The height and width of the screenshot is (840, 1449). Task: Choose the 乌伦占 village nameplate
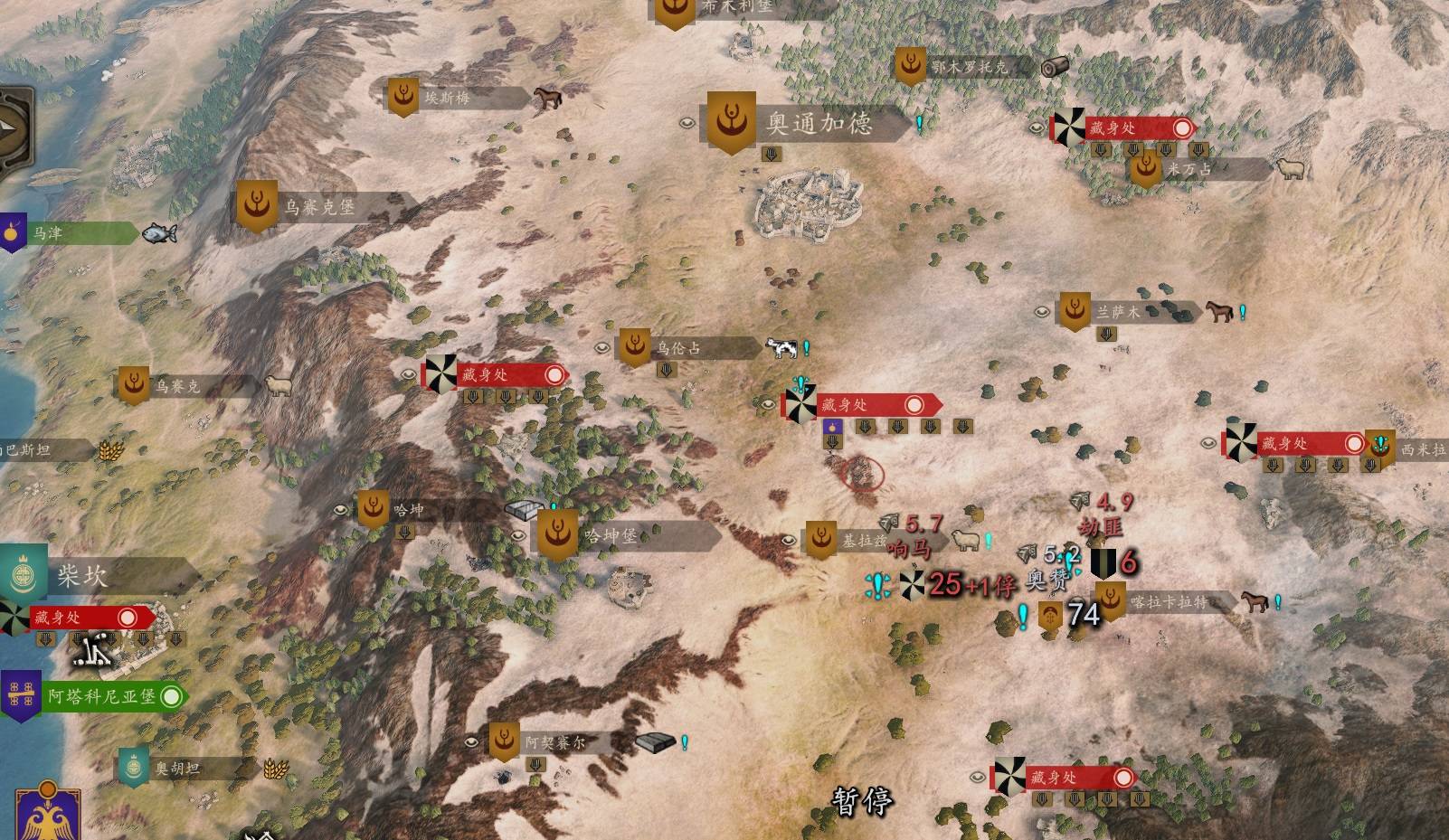point(678,347)
